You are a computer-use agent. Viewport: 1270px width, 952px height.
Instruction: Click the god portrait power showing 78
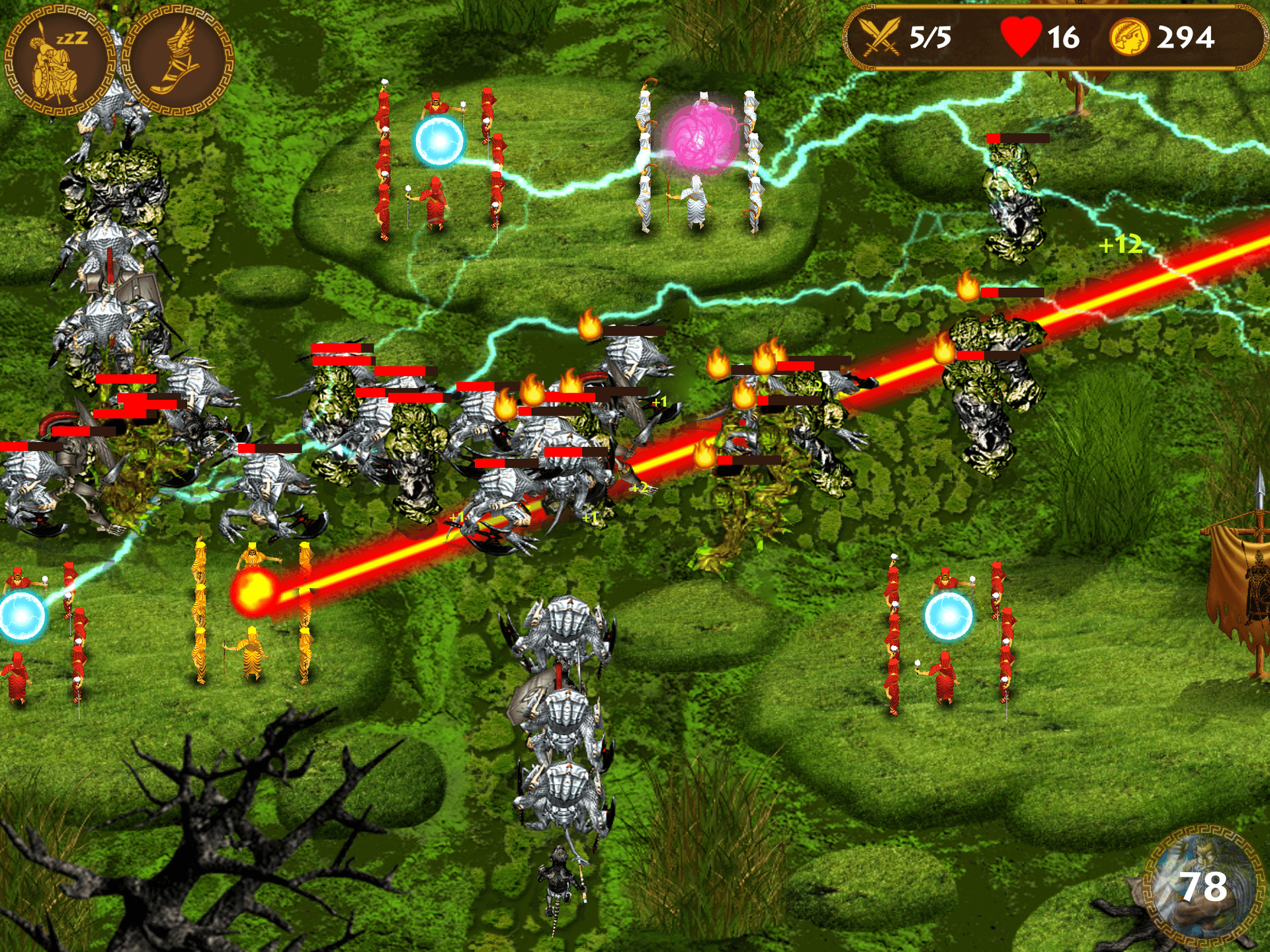click(x=1202, y=885)
